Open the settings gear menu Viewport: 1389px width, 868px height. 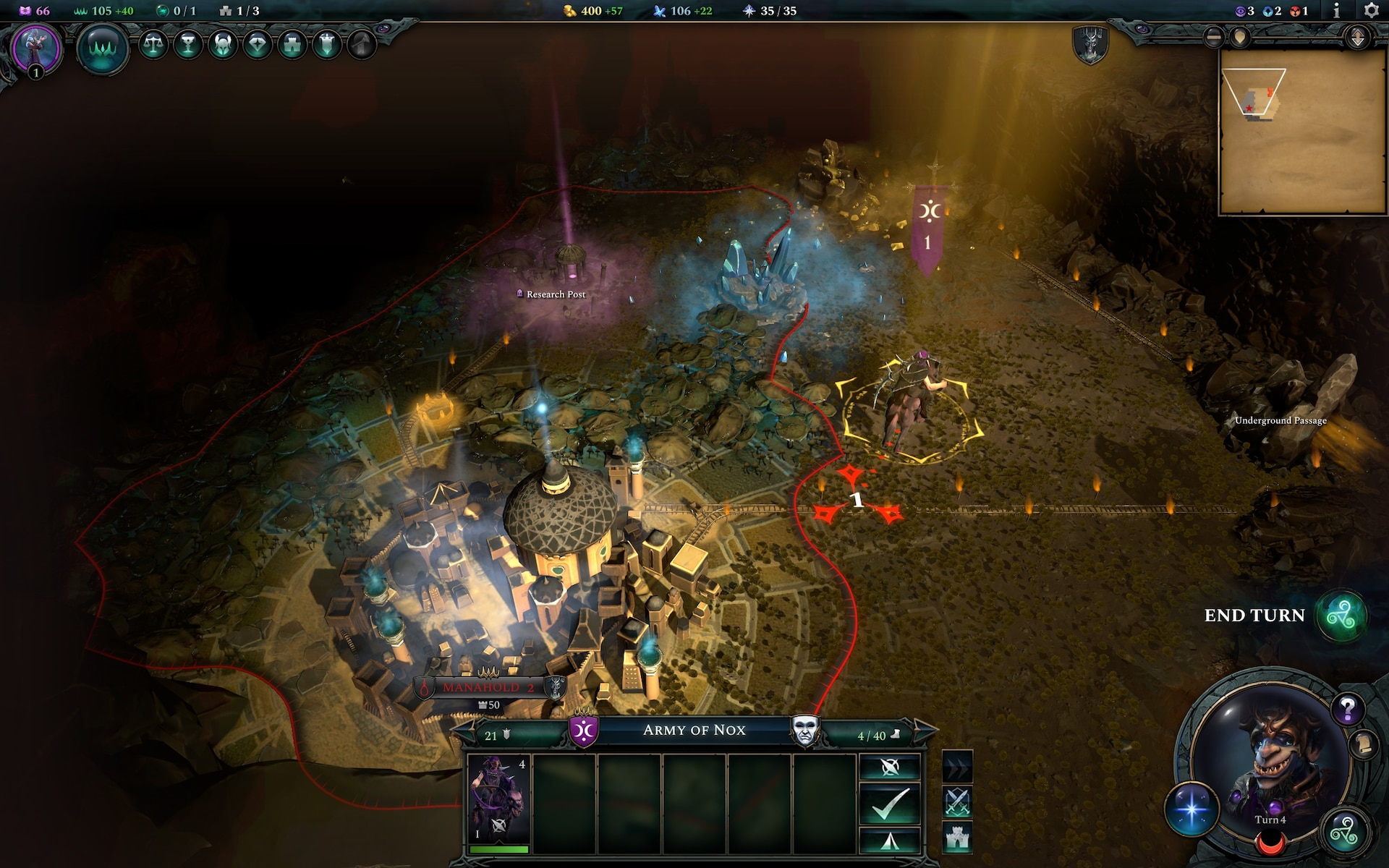pyautogui.click(x=1370, y=11)
